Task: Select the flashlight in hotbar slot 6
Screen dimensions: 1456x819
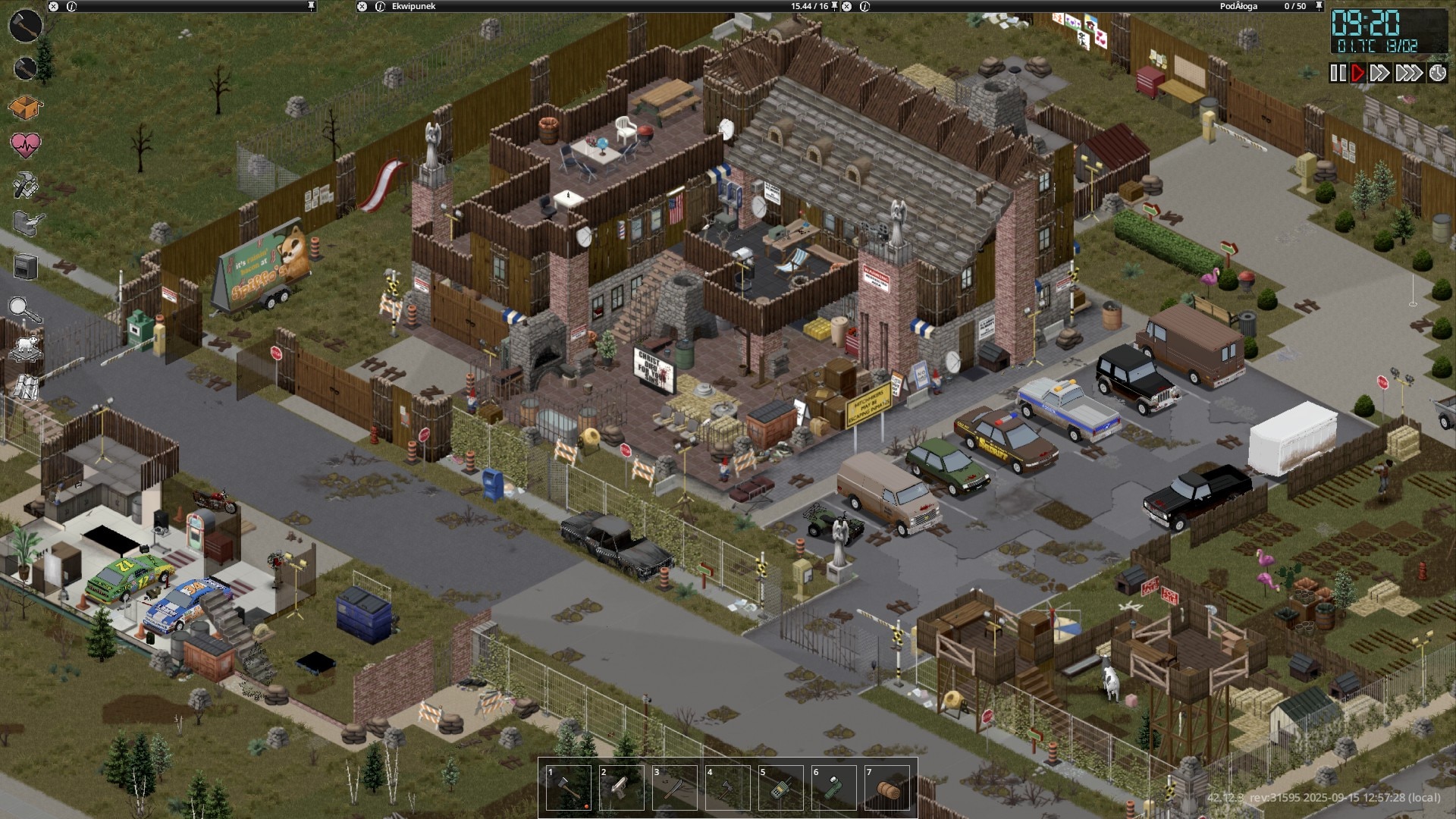Action: [x=834, y=789]
